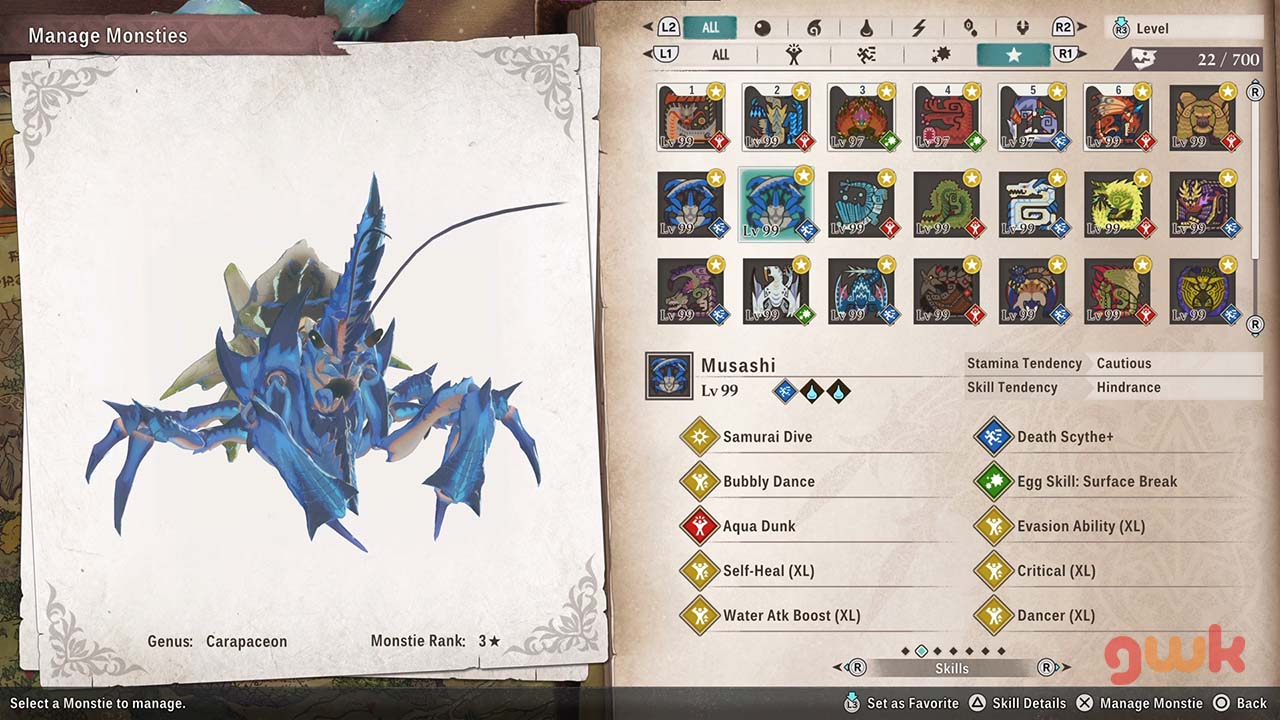Switch to the running figure speed-type filter
The image size is (1280, 720).
866,55
